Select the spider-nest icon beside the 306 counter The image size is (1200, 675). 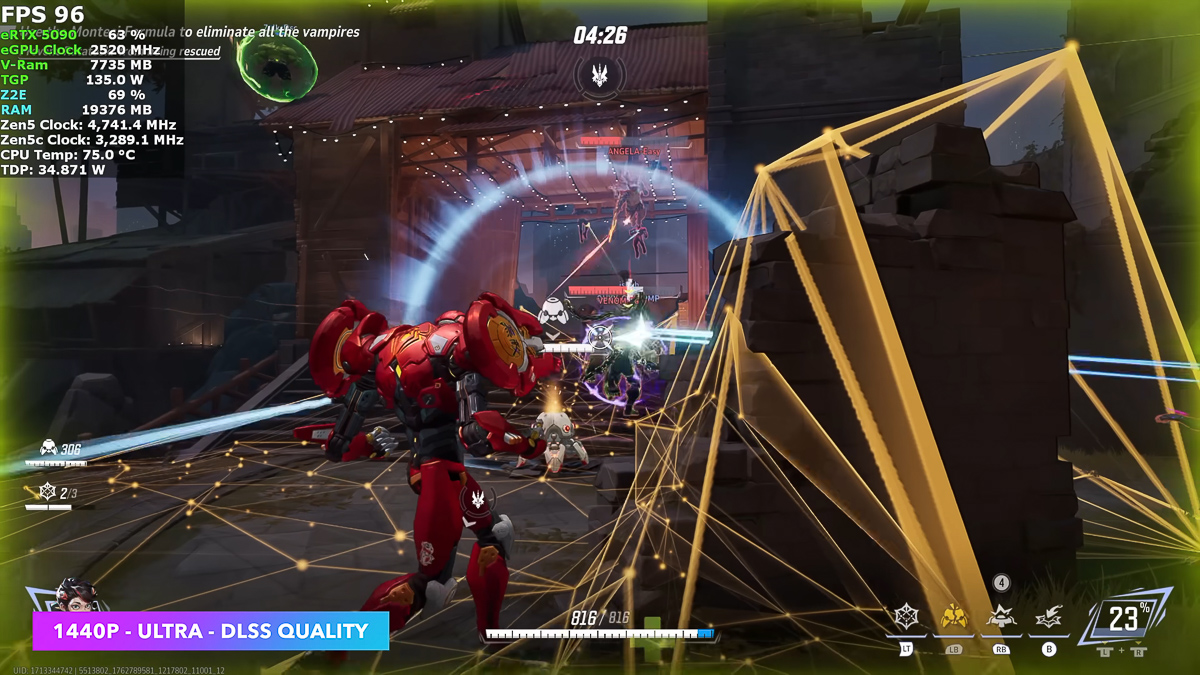click(x=47, y=449)
